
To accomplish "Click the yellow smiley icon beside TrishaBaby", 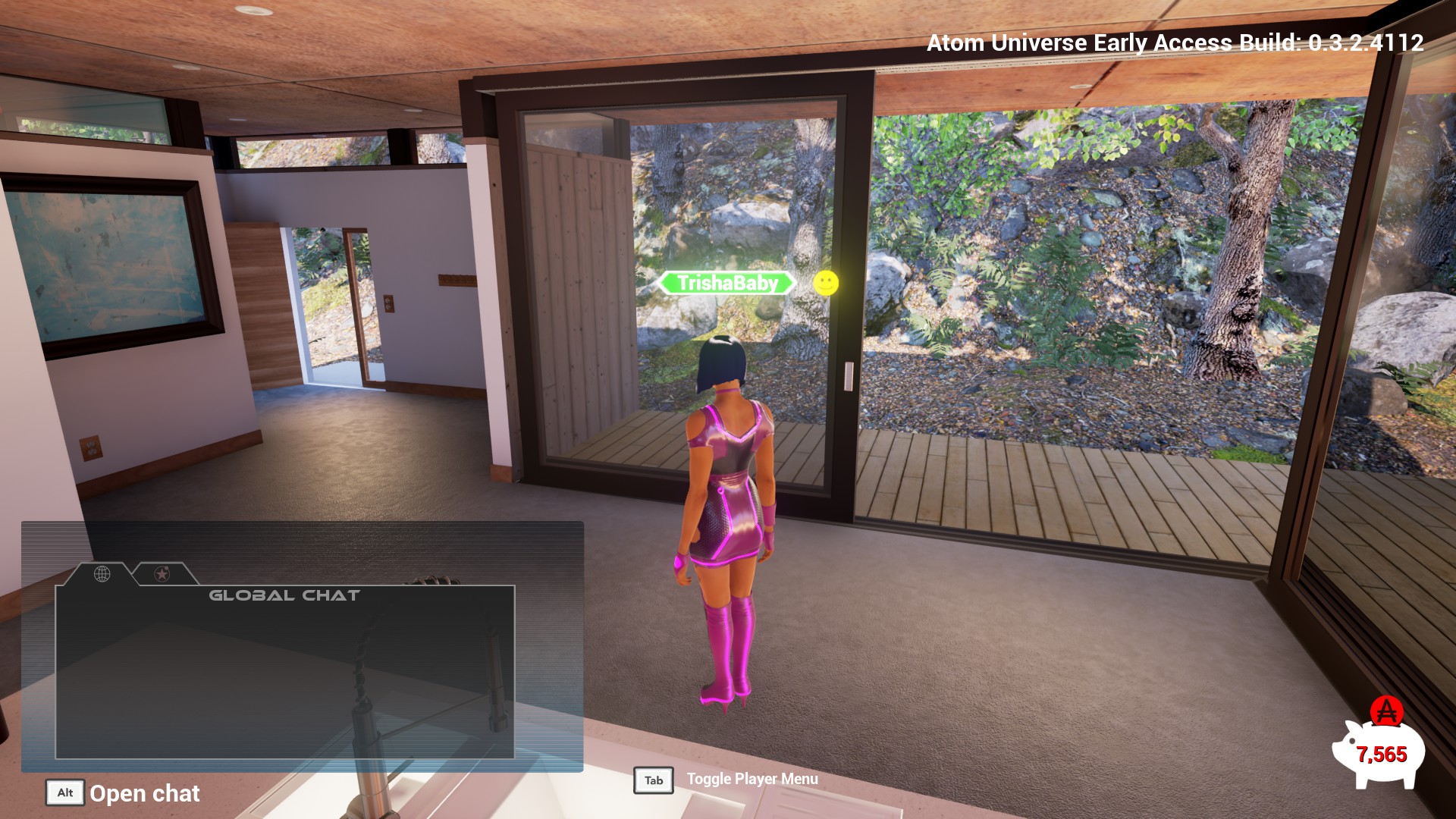I will [826, 283].
